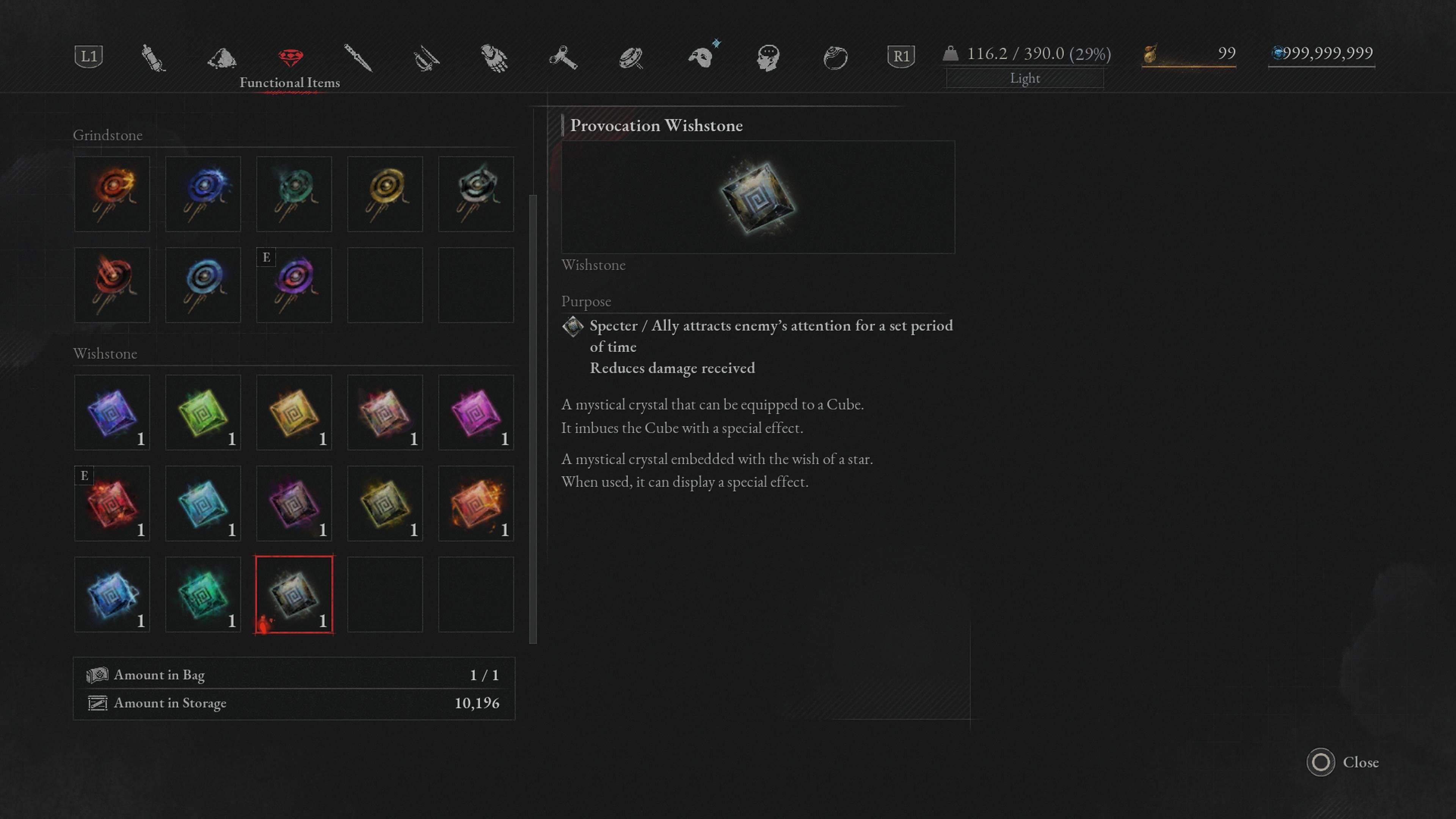1456x819 pixels.
Task: Switch to the head profile tab
Action: (x=768, y=57)
